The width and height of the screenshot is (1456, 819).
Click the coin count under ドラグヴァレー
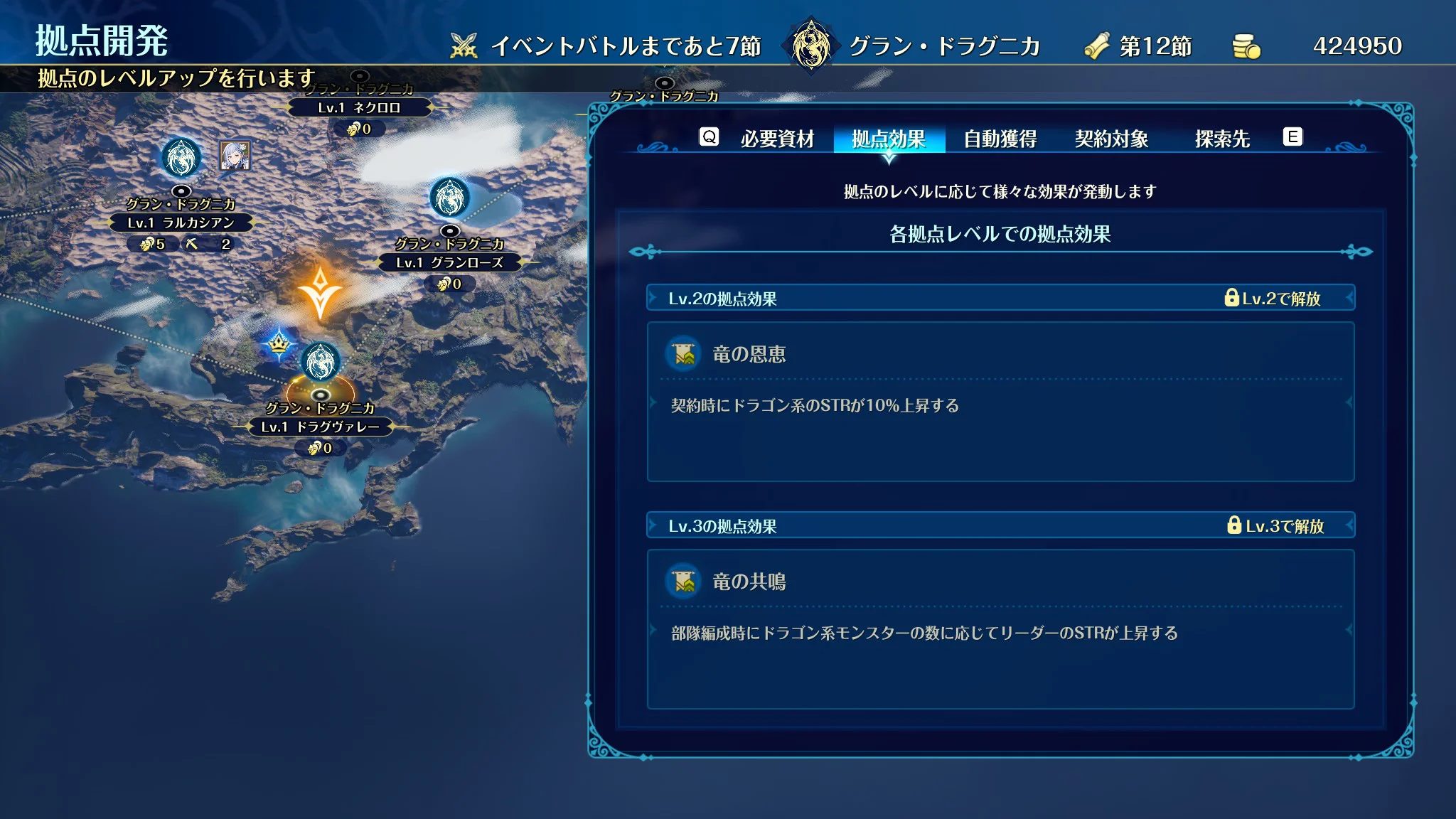tap(322, 449)
